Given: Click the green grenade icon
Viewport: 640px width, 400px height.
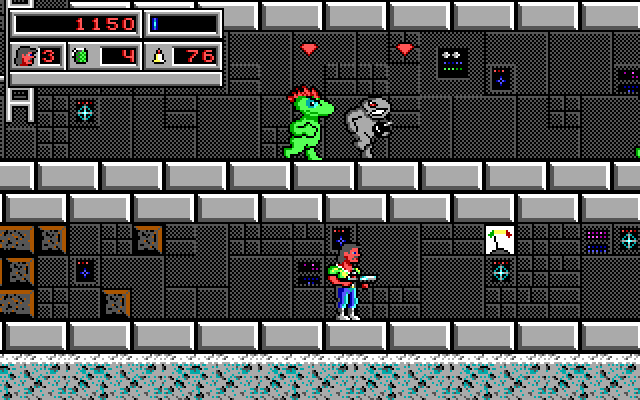Looking at the screenshot, I should coord(81,56).
